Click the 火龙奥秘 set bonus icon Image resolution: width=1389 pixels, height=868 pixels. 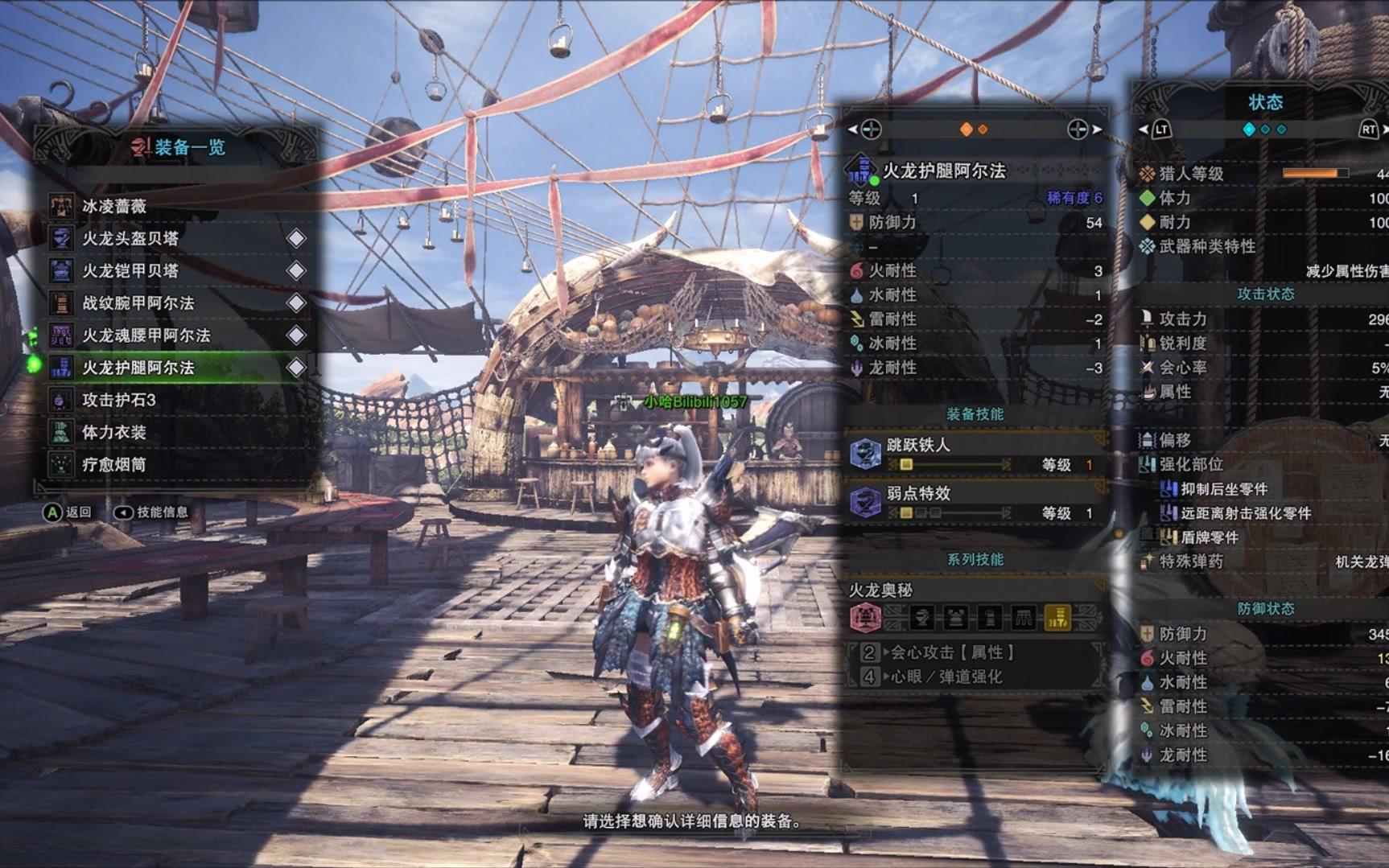pos(865,618)
